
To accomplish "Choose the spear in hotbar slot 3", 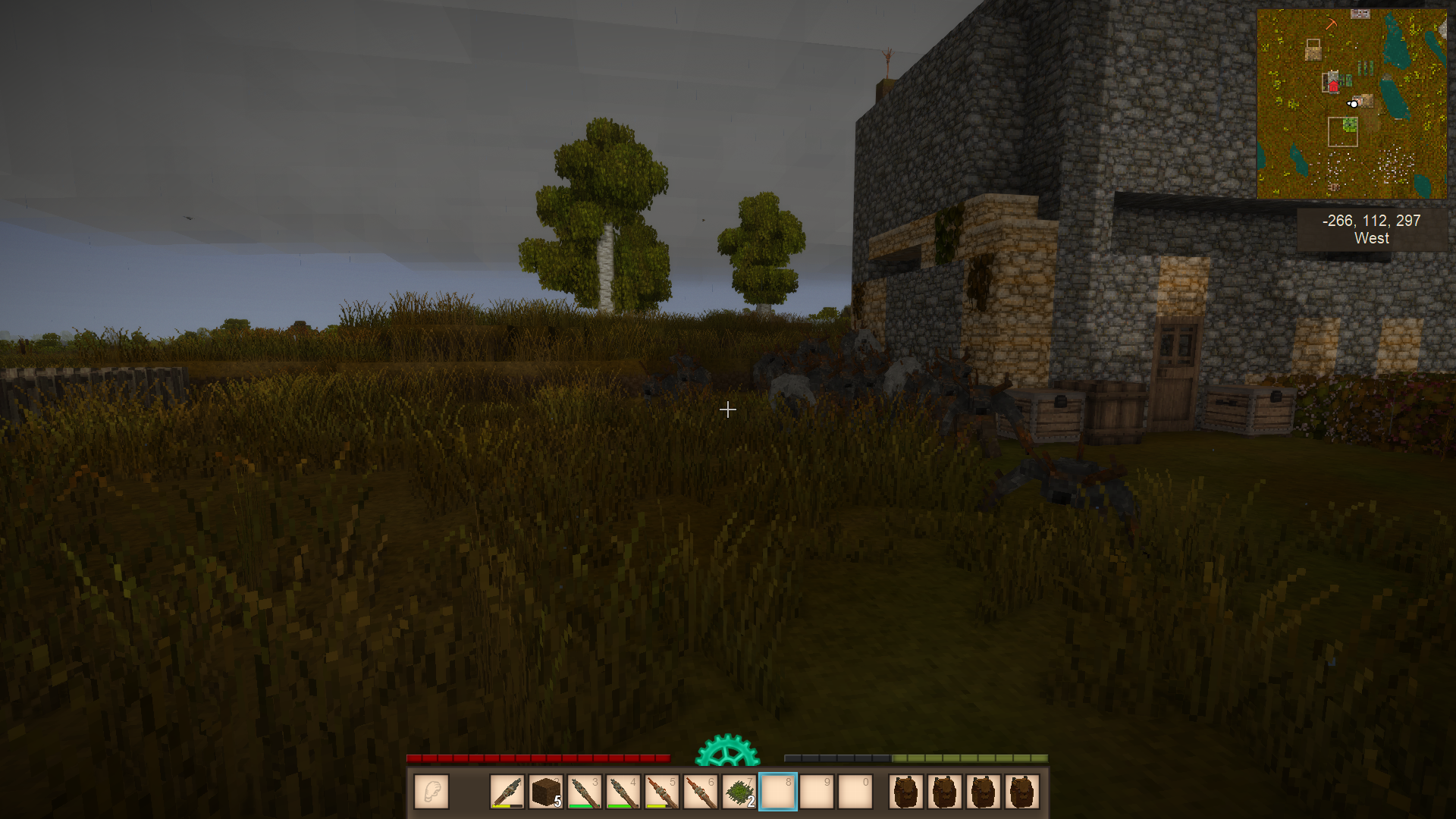I will [x=585, y=792].
